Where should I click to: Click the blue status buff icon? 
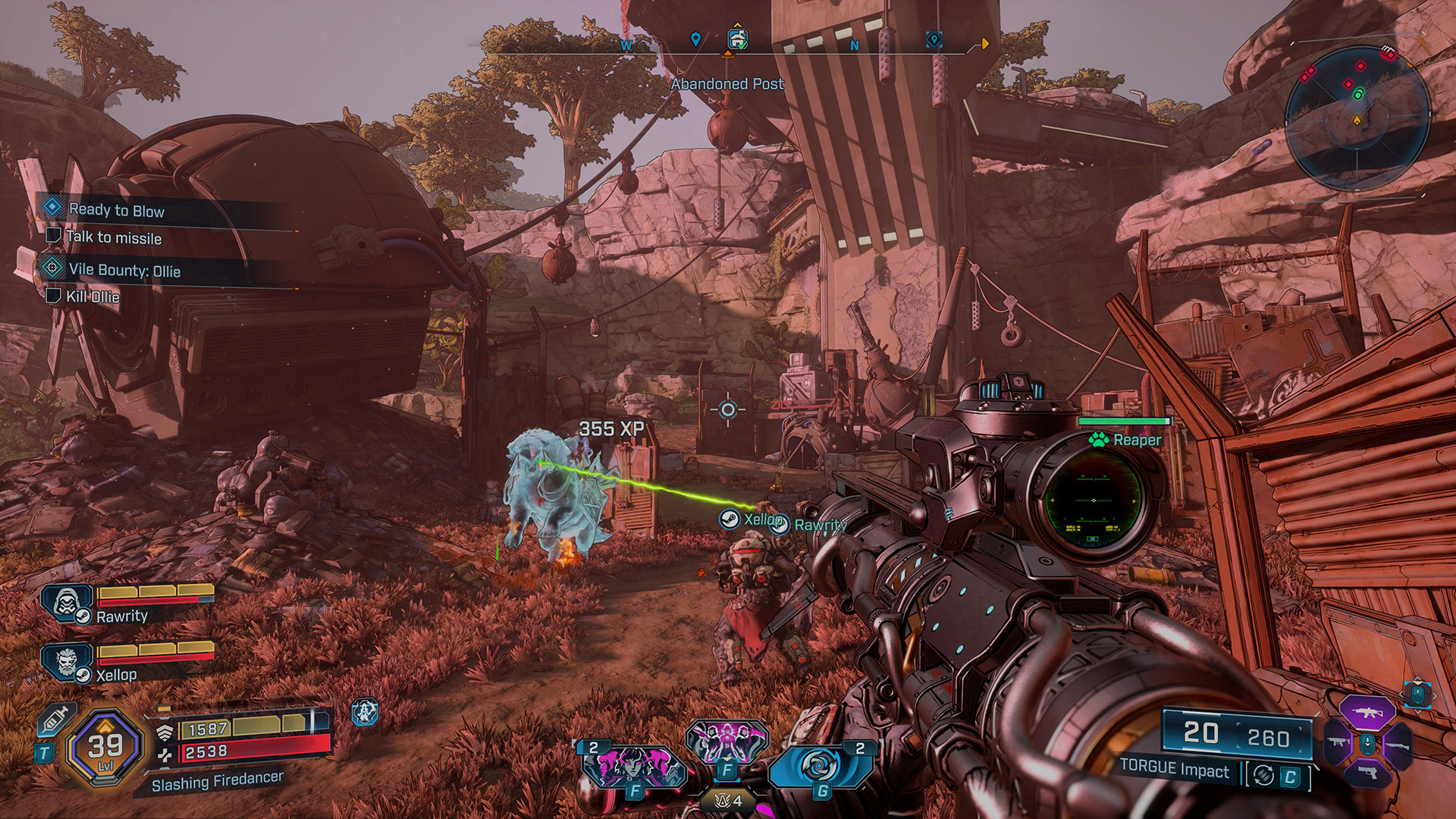tap(366, 712)
